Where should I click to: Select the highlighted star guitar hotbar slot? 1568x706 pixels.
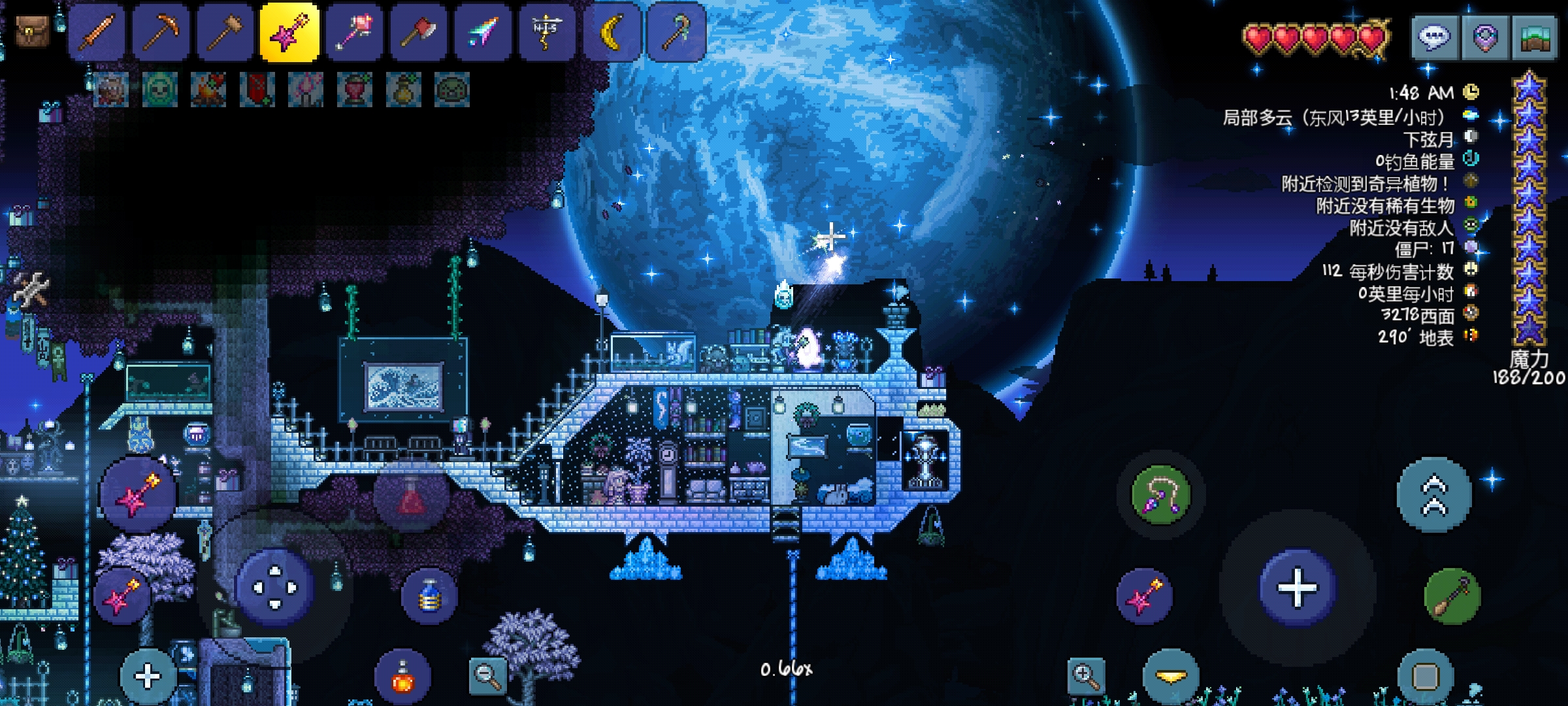(289, 31)
